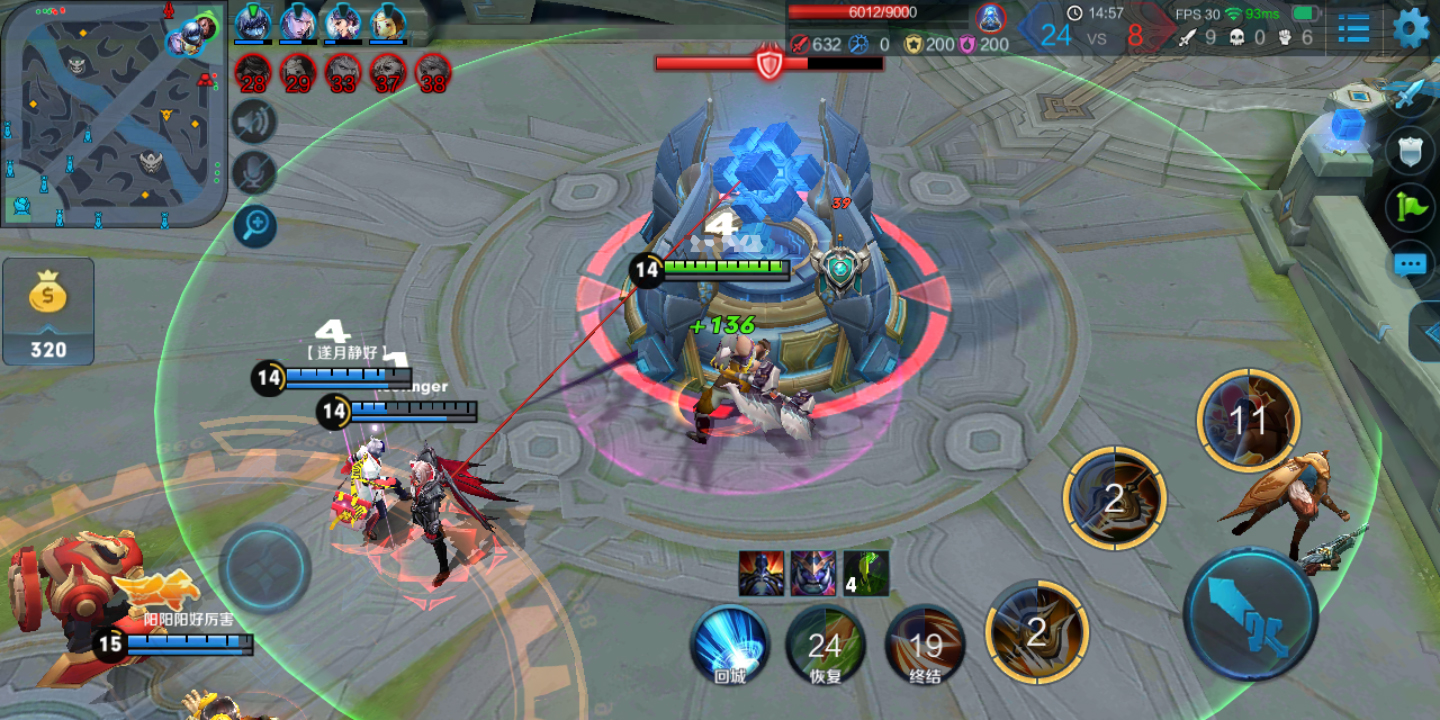Toggle the microphone voice button

[x=254, y=174]
